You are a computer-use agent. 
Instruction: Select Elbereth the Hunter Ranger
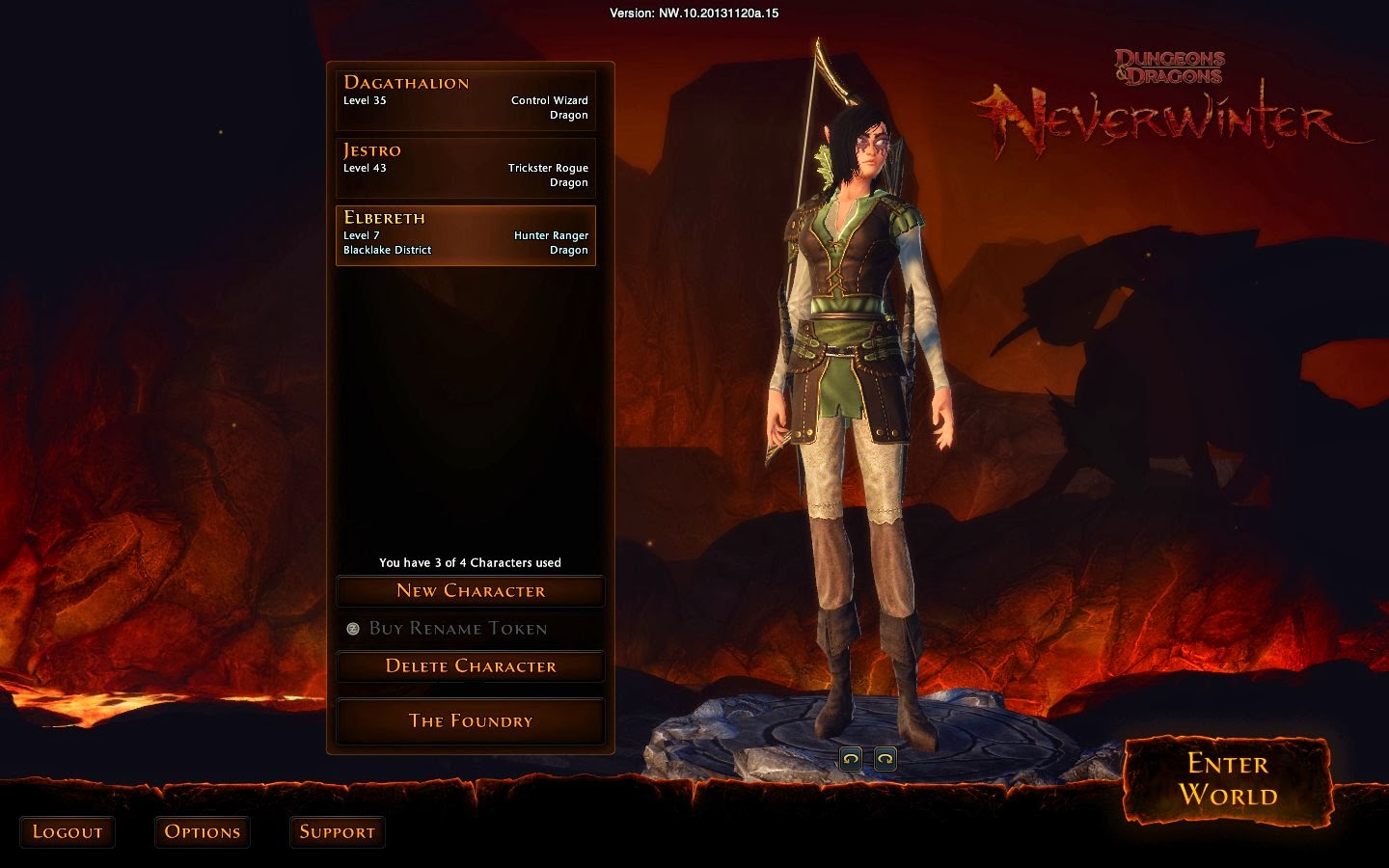pyautogui.click(x=466, y=234)
